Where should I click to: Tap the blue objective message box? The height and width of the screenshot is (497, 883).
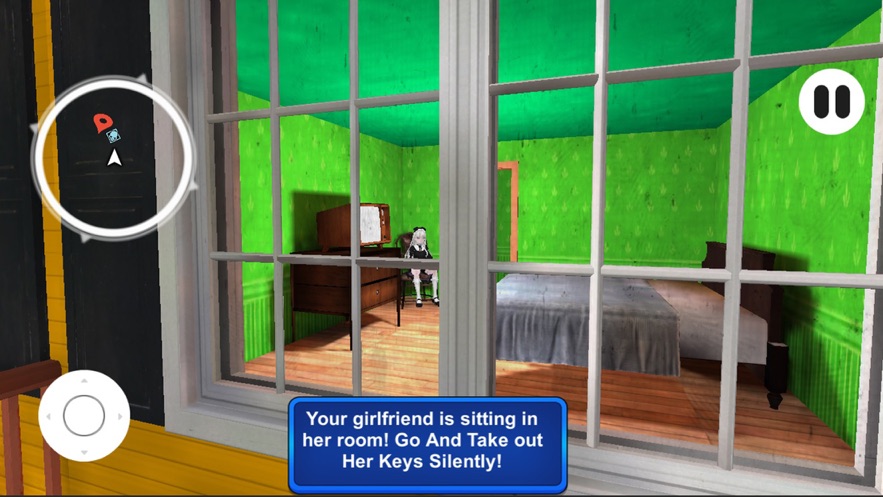click(427, 444)
